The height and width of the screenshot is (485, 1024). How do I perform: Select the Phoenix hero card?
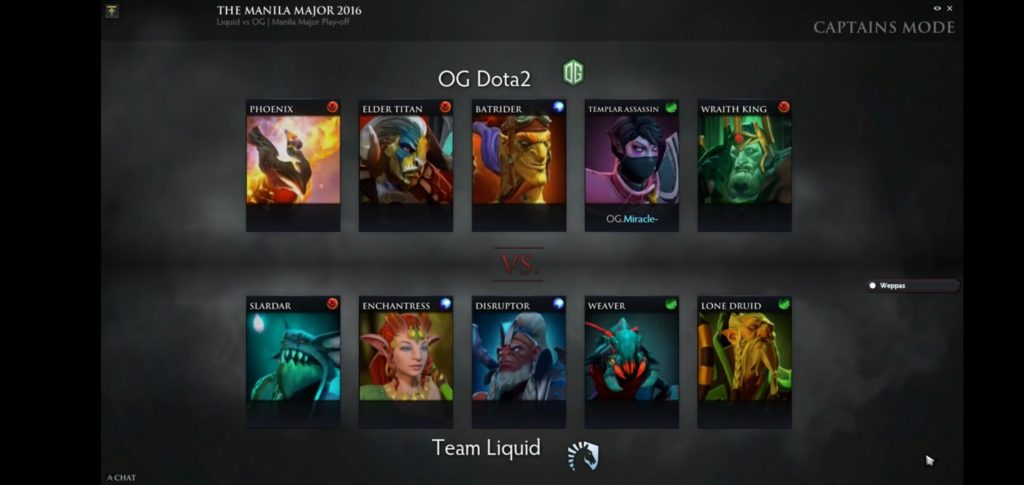point(293,160)
